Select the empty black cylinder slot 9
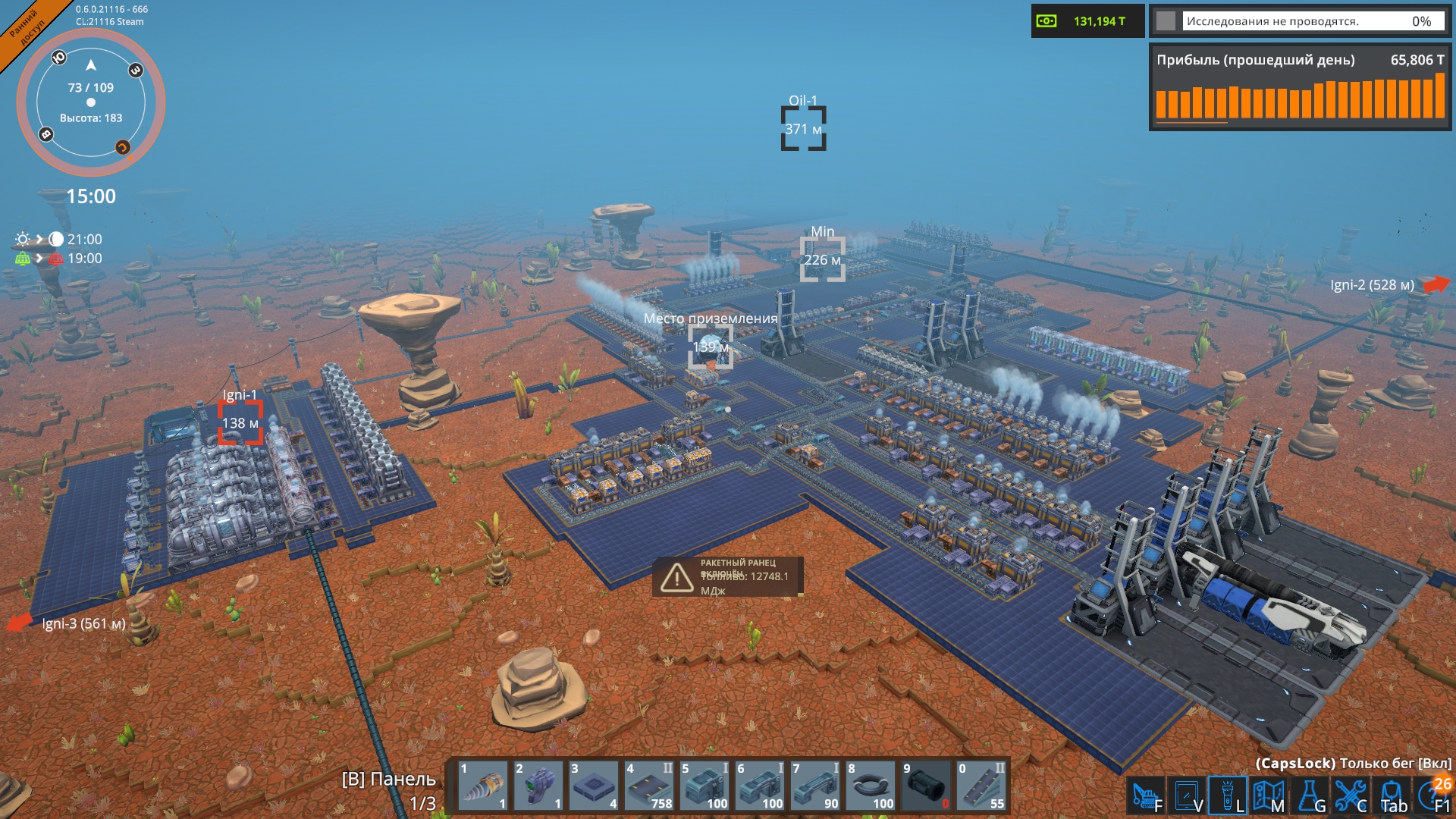 (926, 786)
